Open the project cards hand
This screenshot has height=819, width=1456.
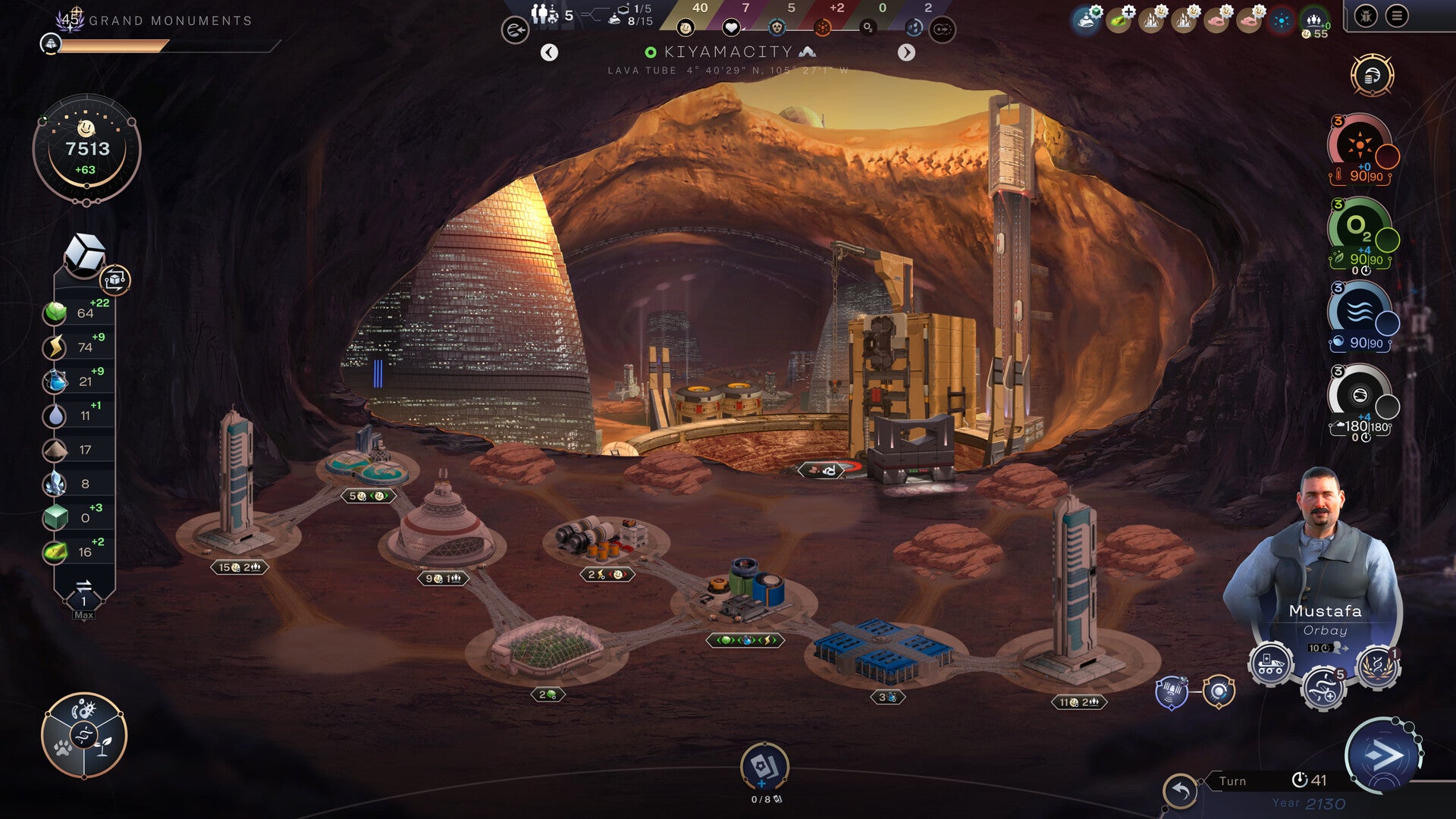tap(764, 767)
